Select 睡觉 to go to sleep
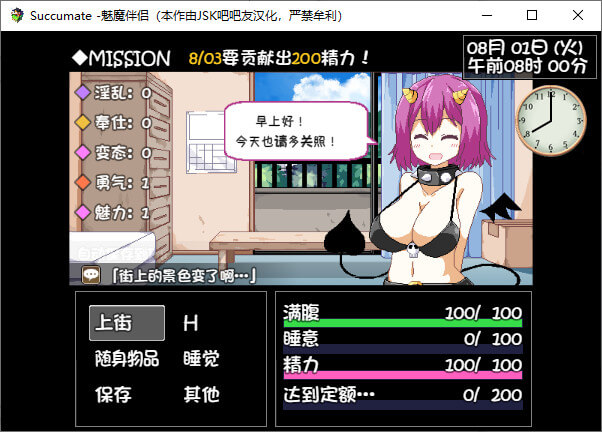602x432 pixels. coord(201,358)
